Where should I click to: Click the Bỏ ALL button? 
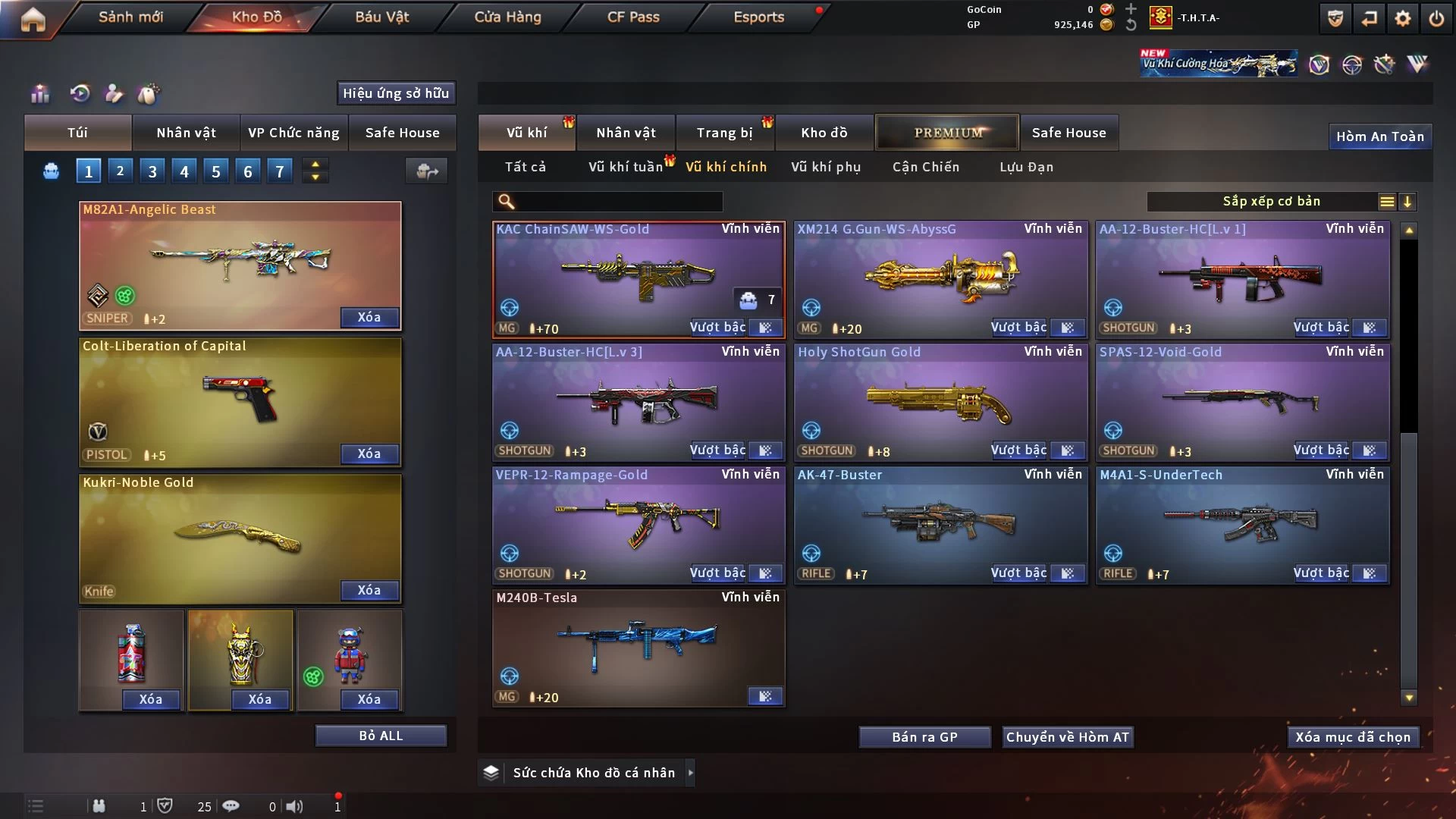[x=381, y=736]
